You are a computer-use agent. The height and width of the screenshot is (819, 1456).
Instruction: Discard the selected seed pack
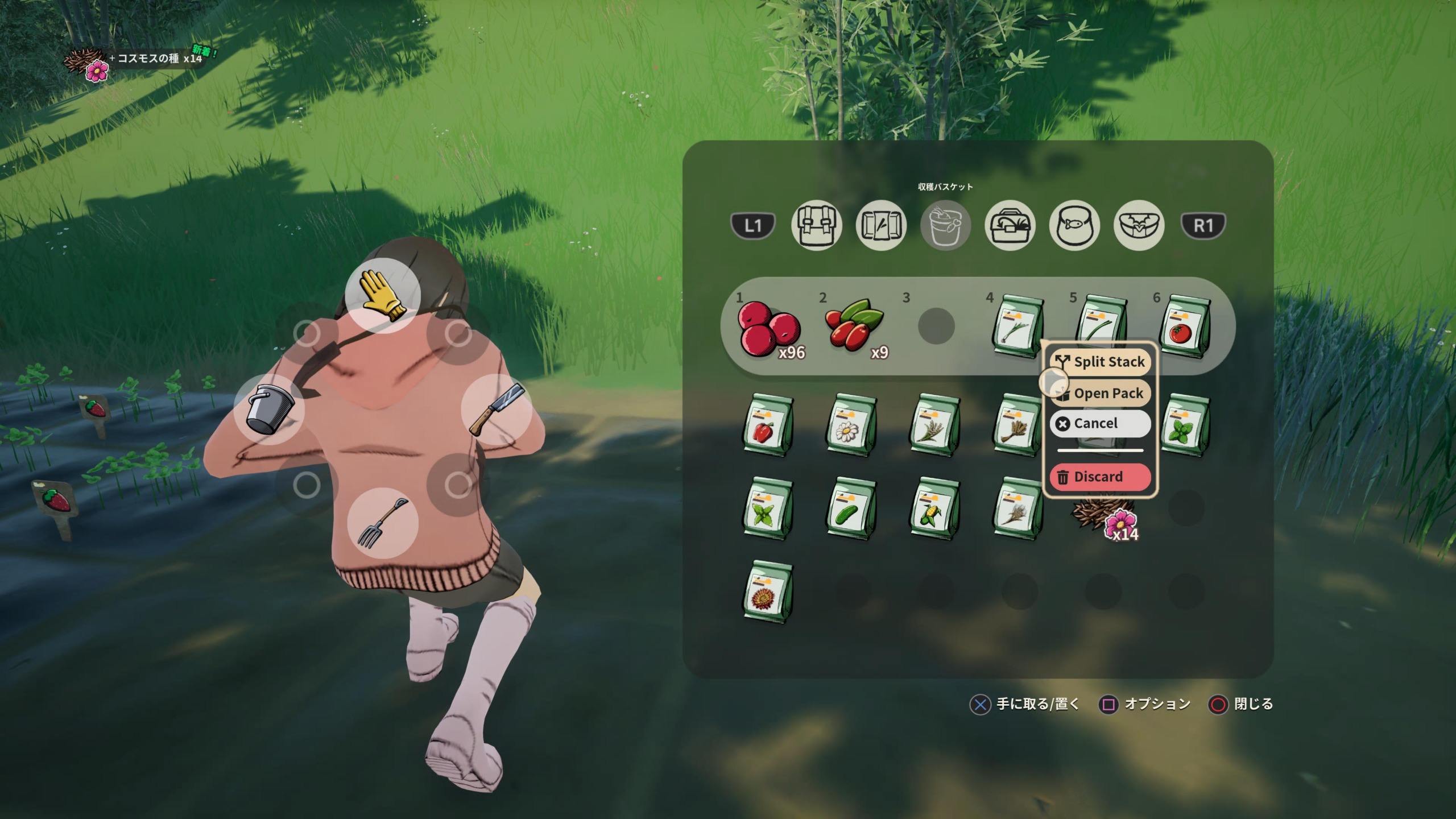coord(1101,477)
